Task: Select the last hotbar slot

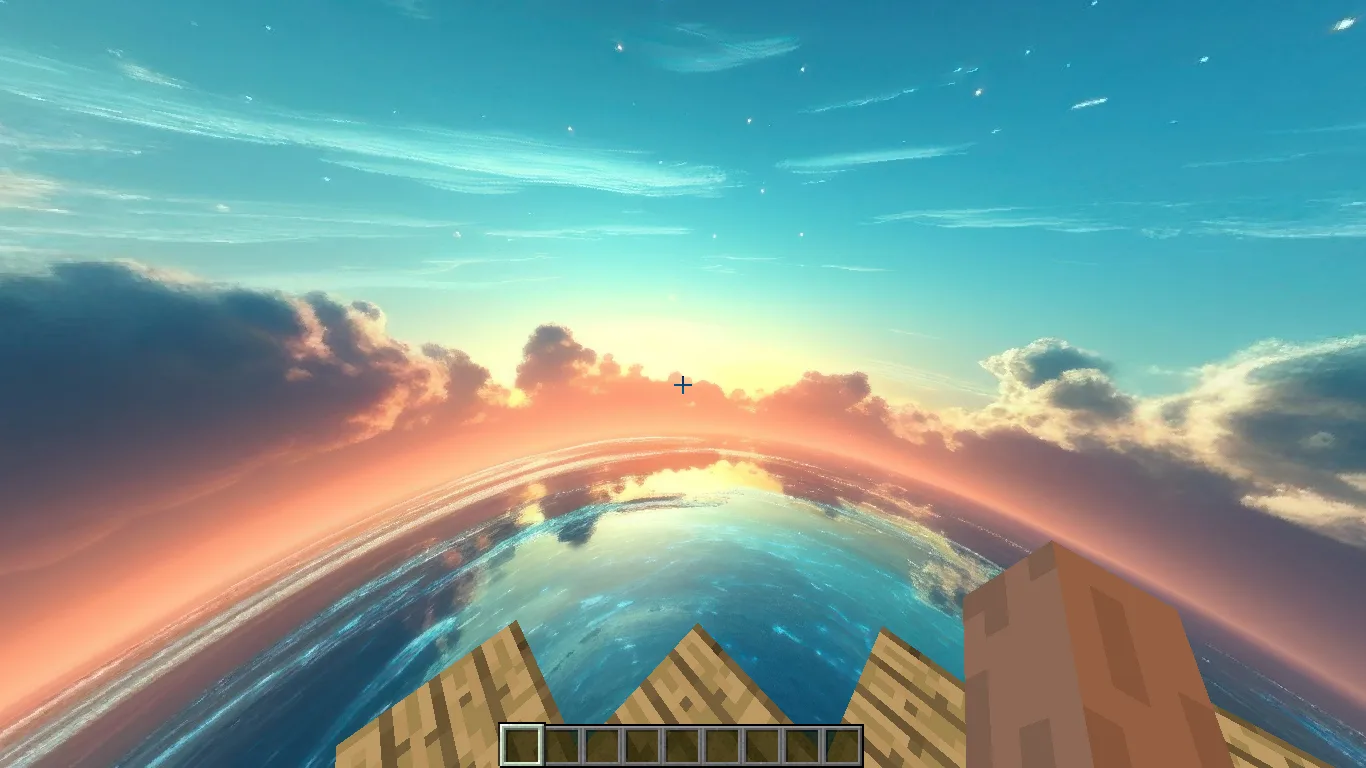Action: 843,745
